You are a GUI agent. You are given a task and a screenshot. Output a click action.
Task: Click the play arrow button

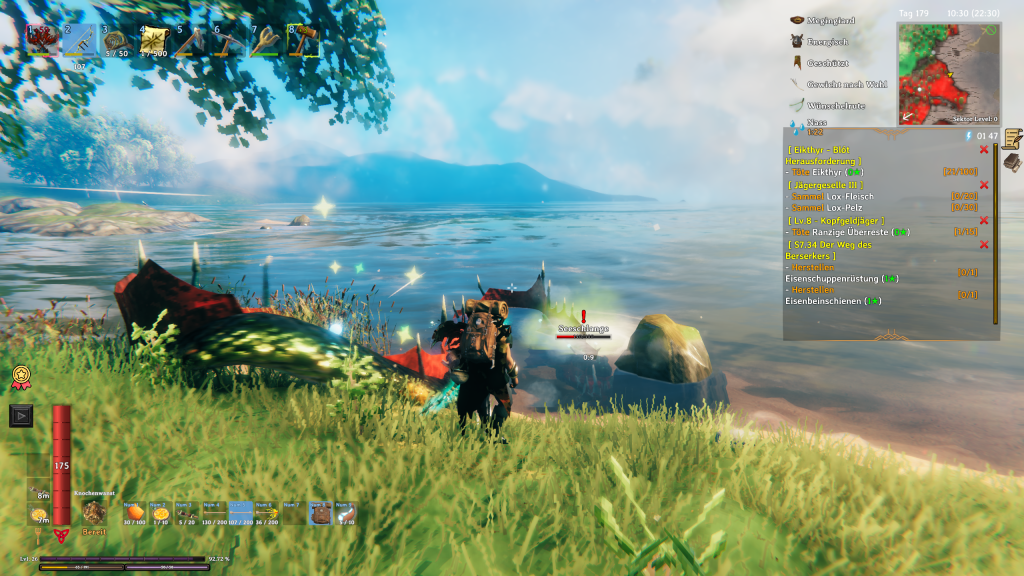[21, 415]
